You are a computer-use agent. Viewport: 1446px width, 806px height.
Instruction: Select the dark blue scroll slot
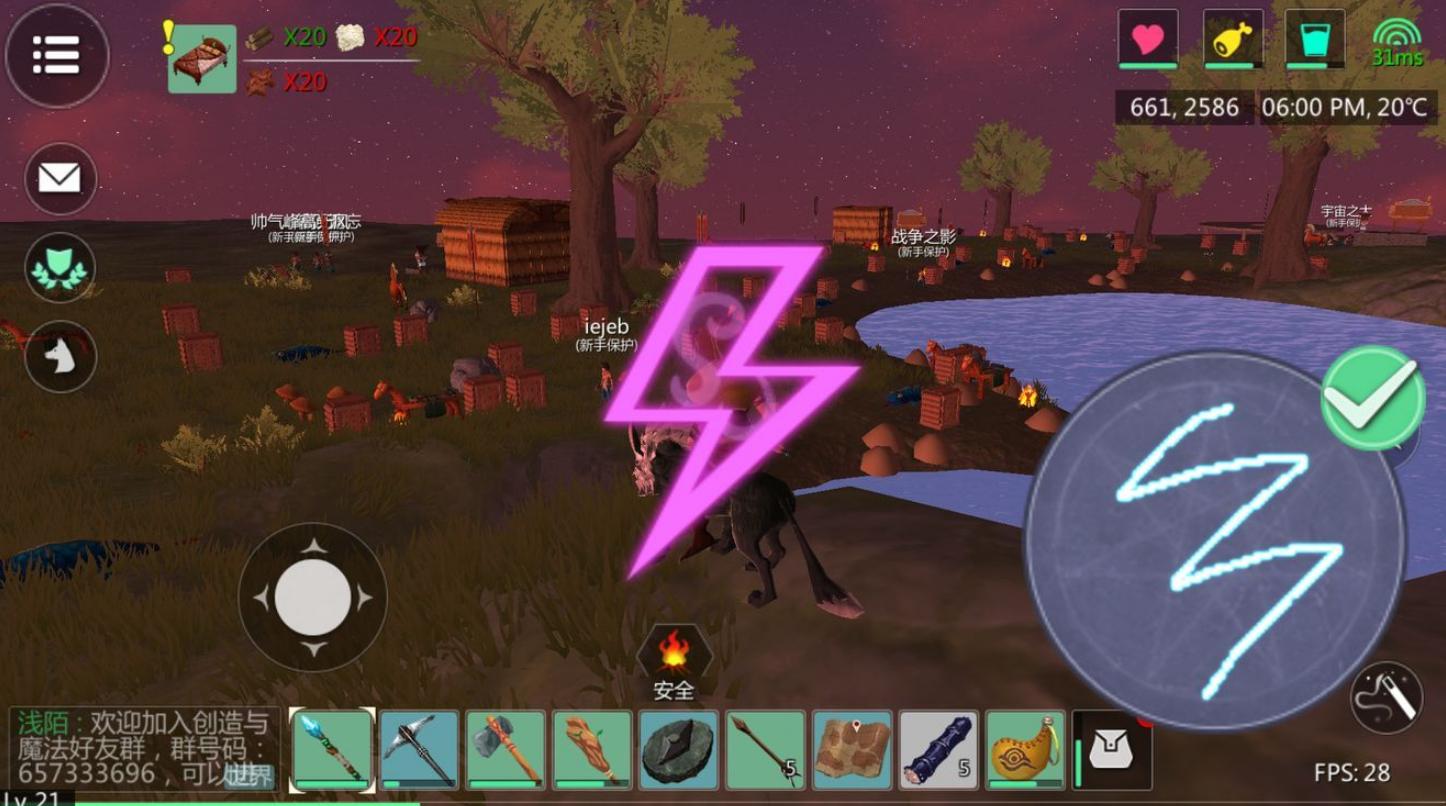tap(938, 749)
